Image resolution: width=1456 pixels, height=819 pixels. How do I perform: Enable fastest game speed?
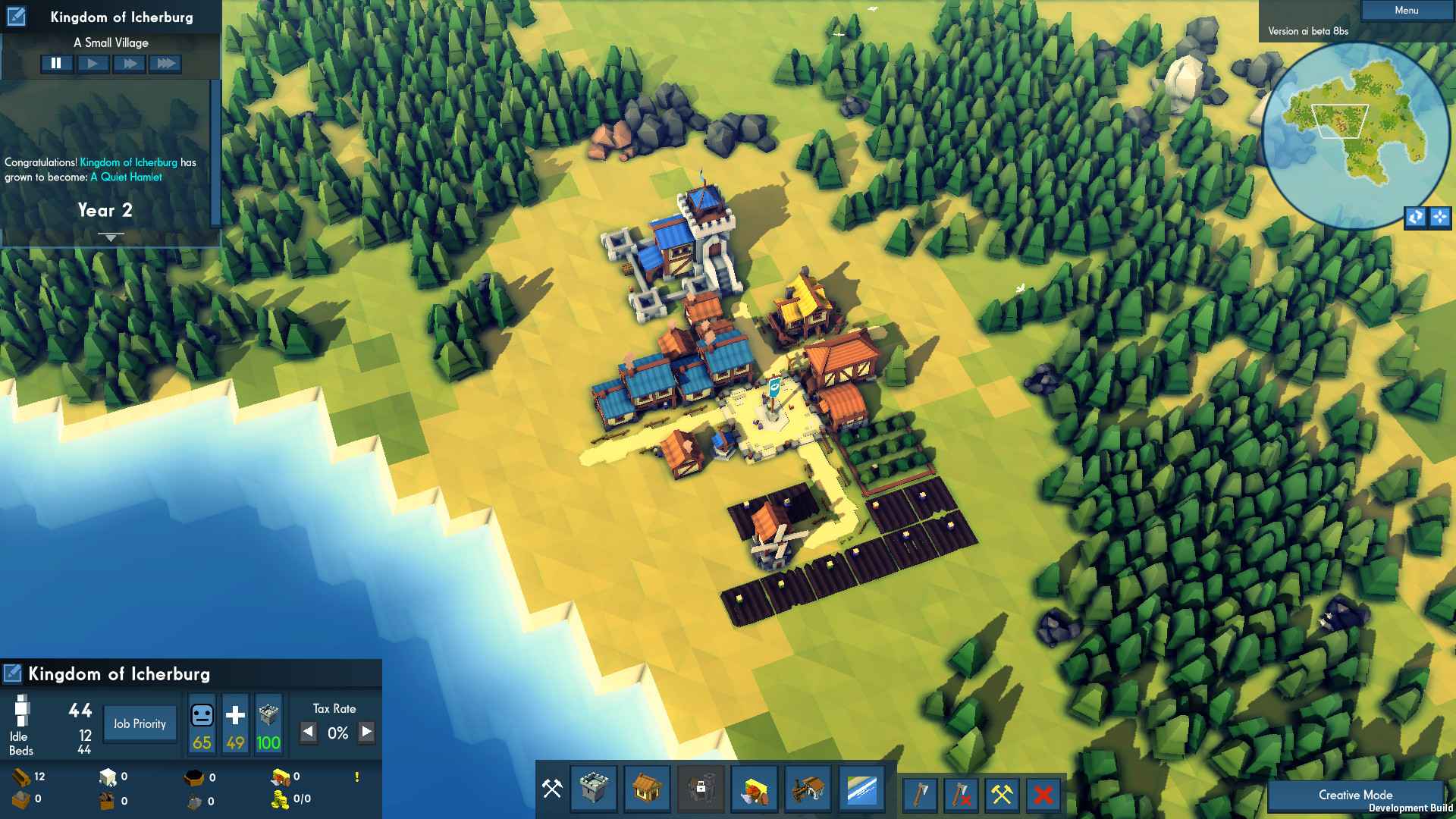(166, 64)
